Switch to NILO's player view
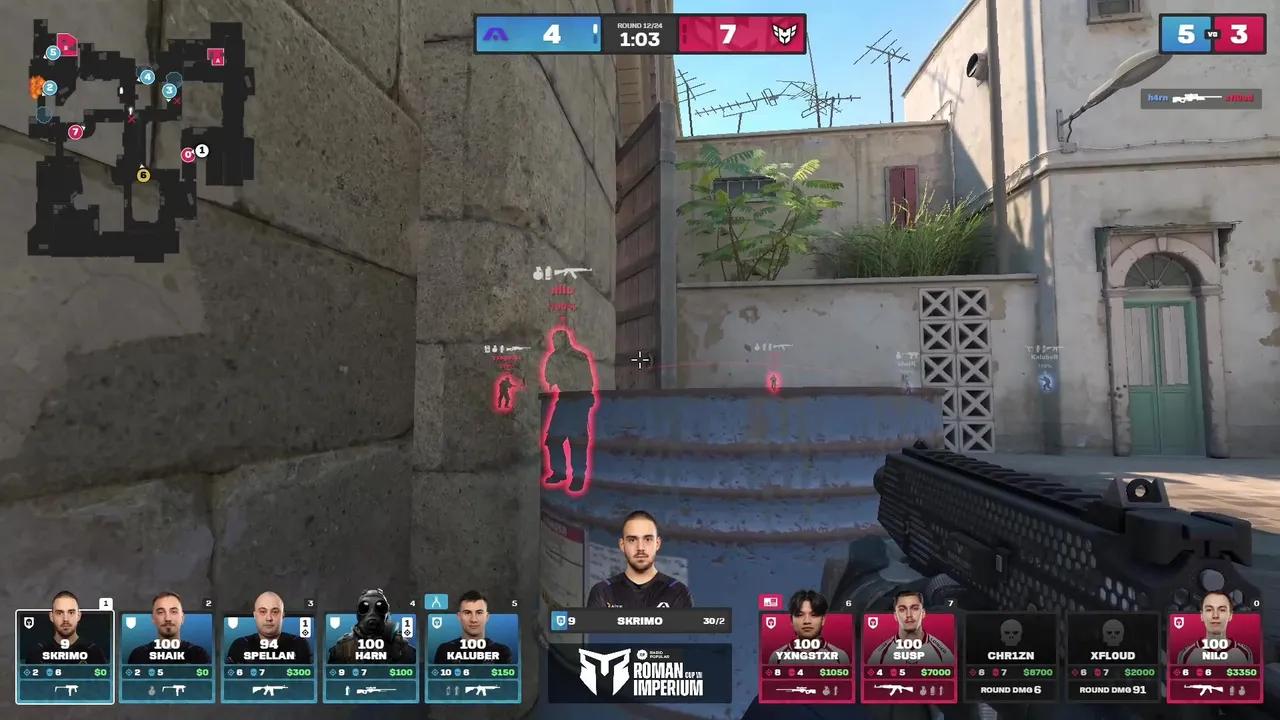This screenshot has width=1280, height=720. tap(1215, 650)
